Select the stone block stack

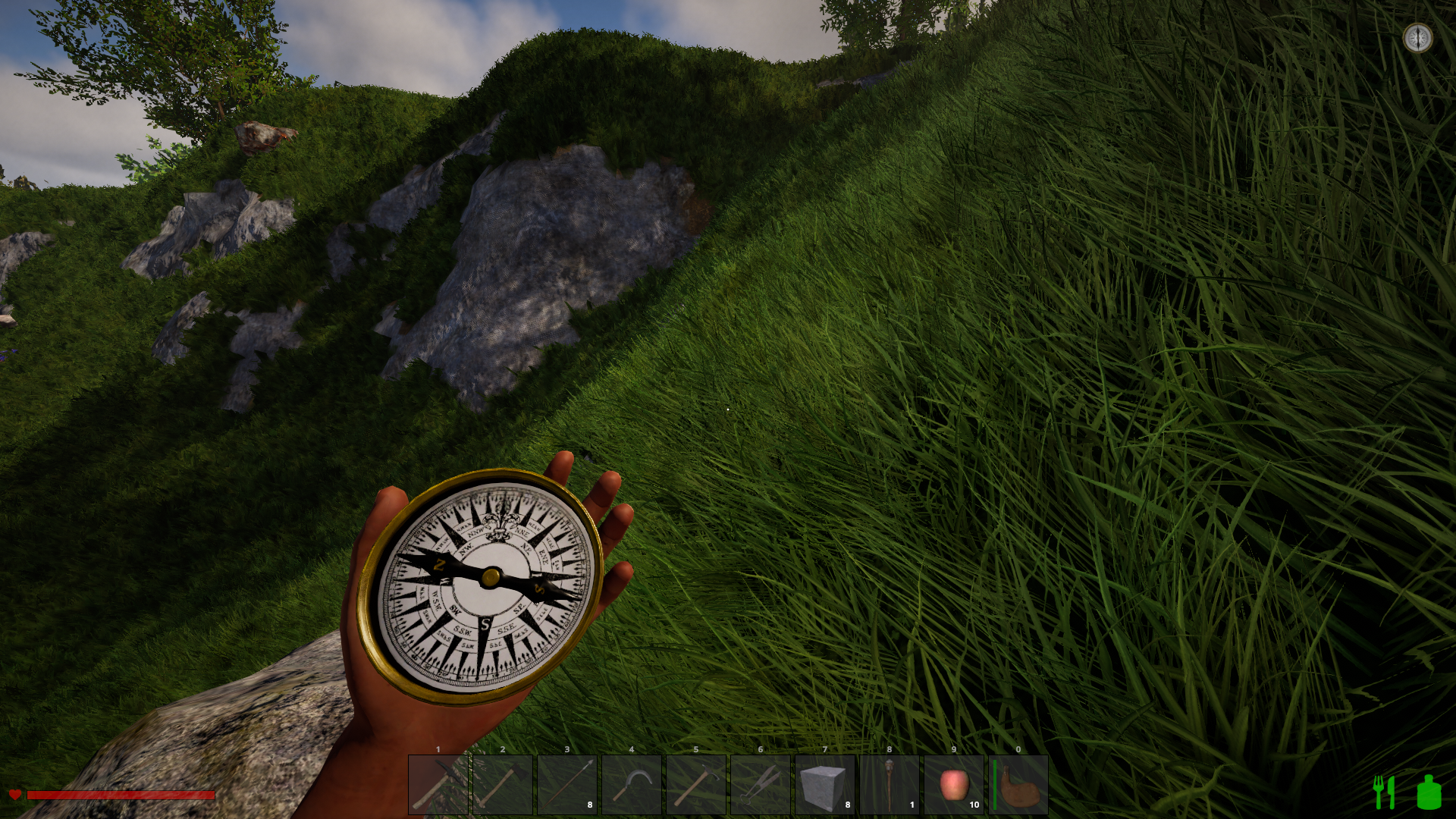tap(825, 785)
